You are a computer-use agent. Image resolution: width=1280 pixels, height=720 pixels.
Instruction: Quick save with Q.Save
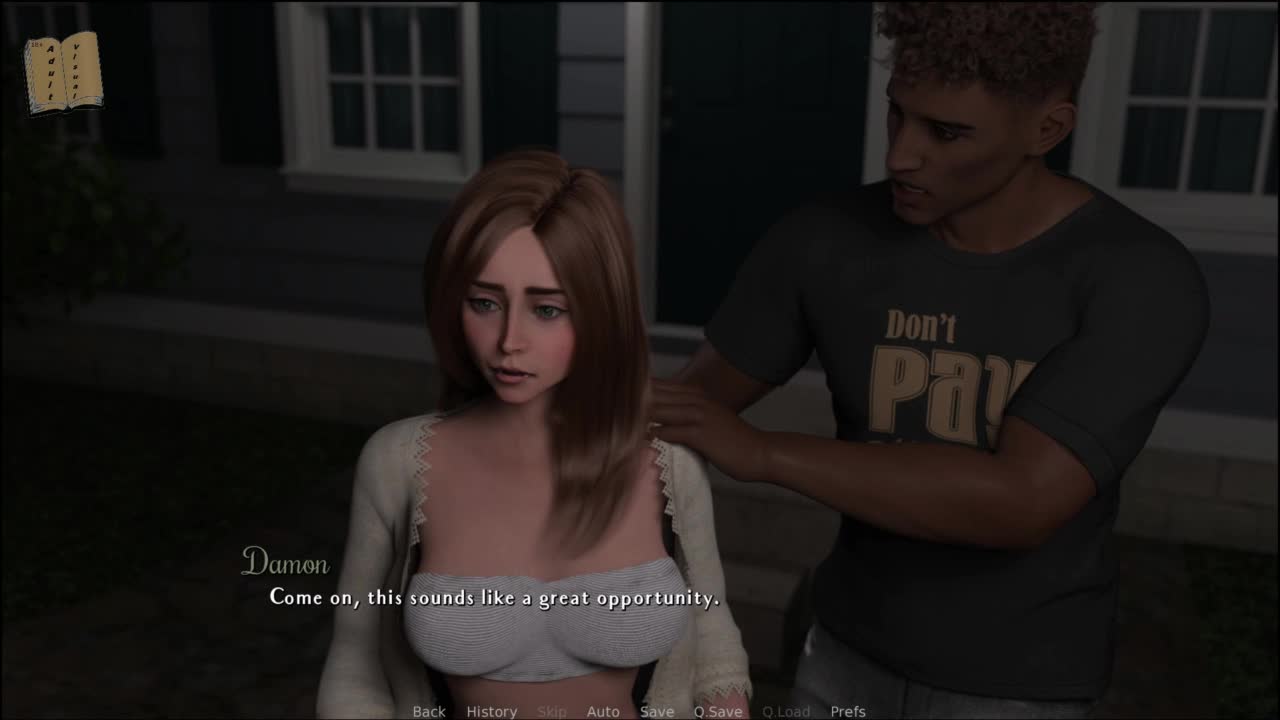coord(718,711)
